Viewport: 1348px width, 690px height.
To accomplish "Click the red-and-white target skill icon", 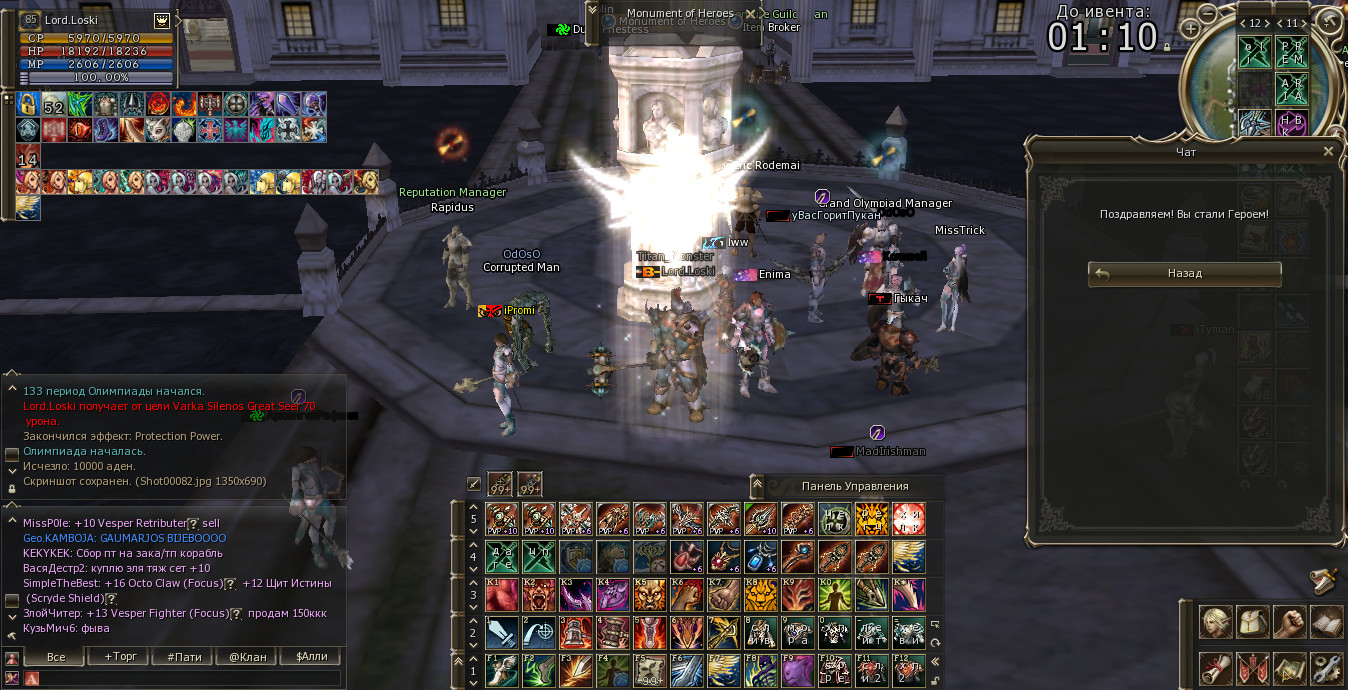I will click(908, 519).
